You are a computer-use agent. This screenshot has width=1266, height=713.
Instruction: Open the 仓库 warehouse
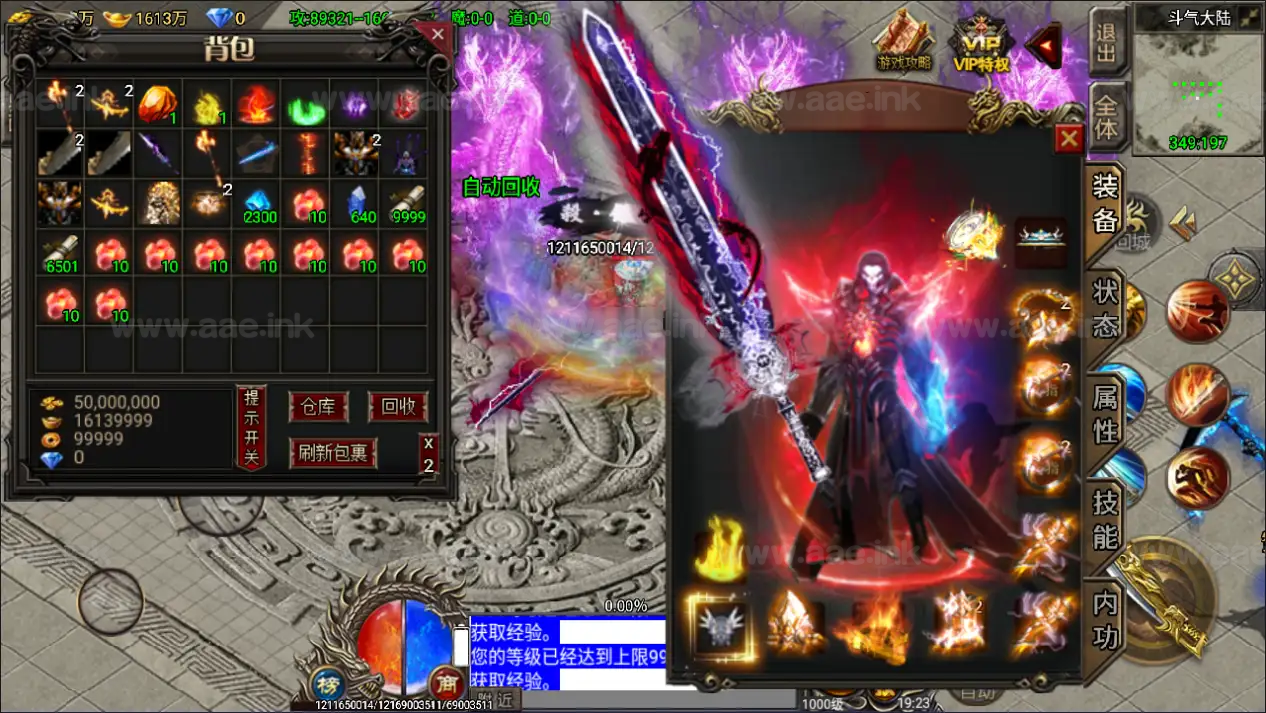pyautogui.click(x=318, y=407)
